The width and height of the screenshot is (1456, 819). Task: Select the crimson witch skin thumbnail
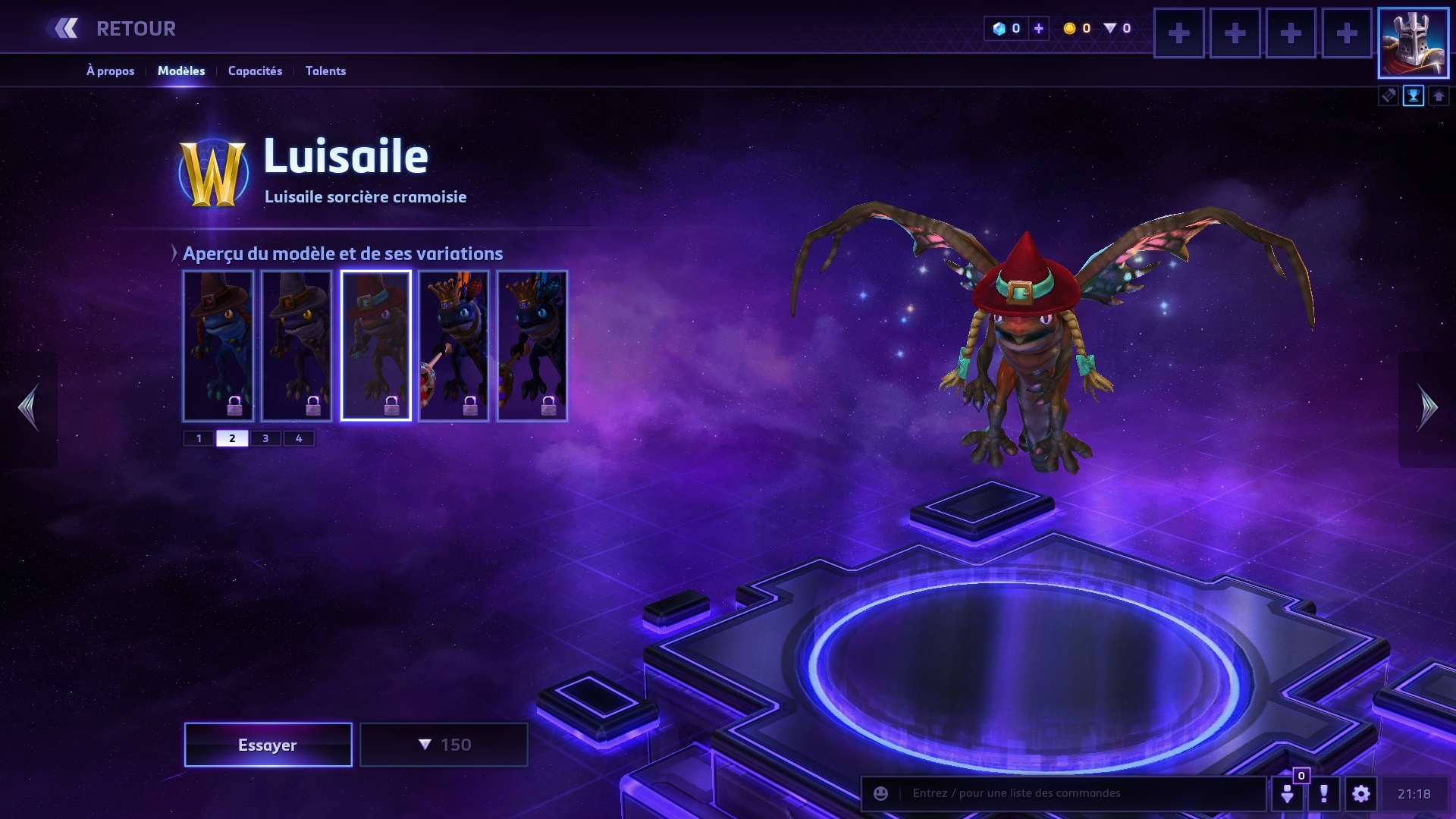point(375,345)
